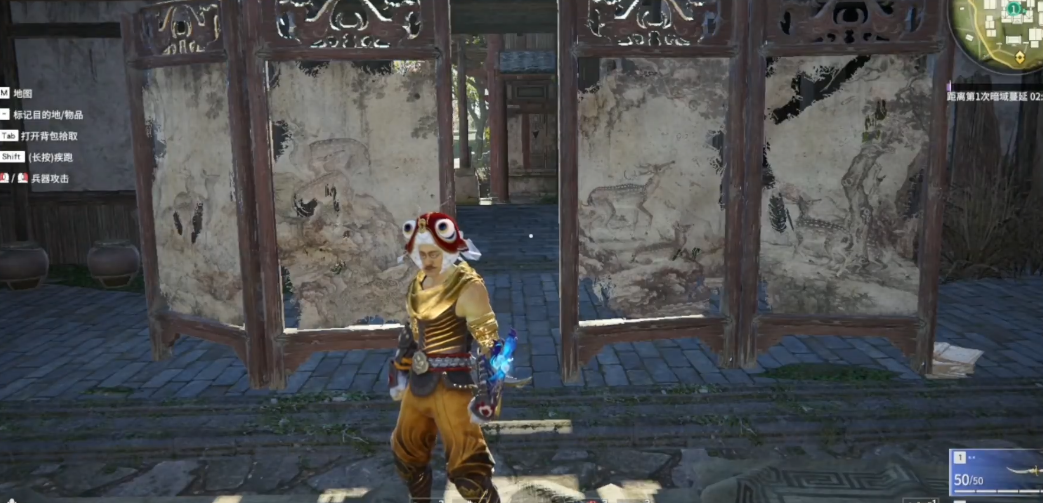Image resolution: width=1043 pixels, height=503 pixels.
Task: Select the numbered teammate marker on the minimap
Action: [1015, 9]
